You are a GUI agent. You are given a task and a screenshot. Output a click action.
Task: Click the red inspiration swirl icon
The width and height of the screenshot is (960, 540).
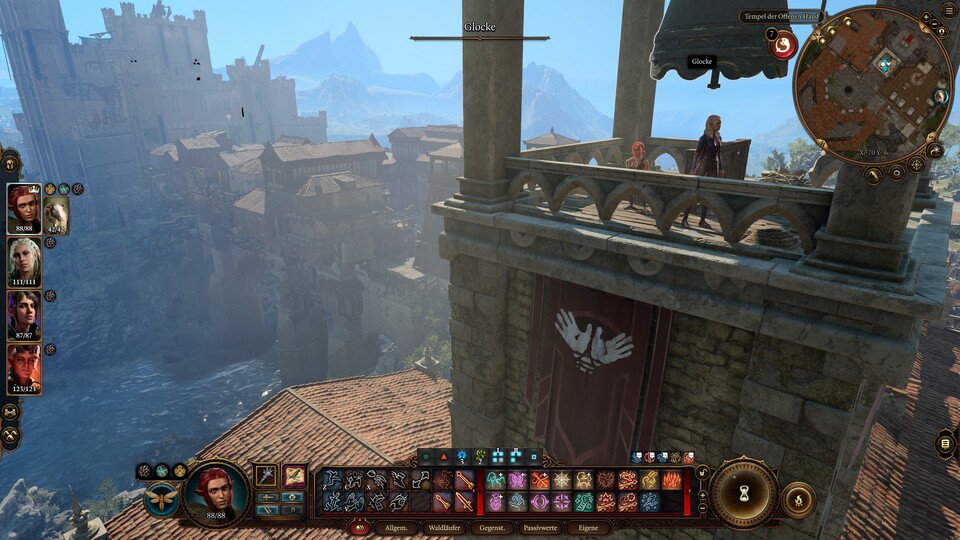pos(782,43)
